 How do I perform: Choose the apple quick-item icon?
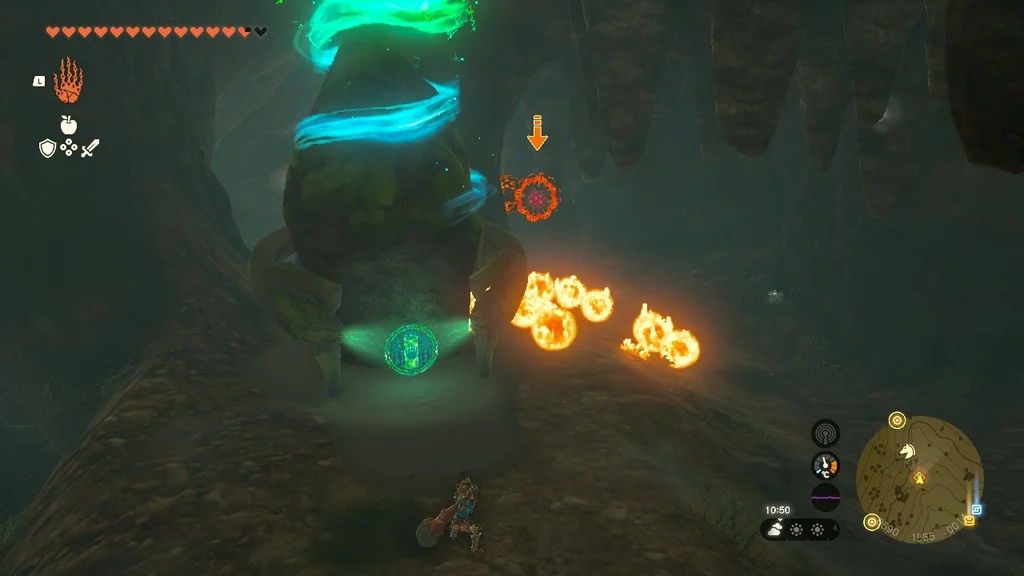pyautogui.click(x=68, y=125)
